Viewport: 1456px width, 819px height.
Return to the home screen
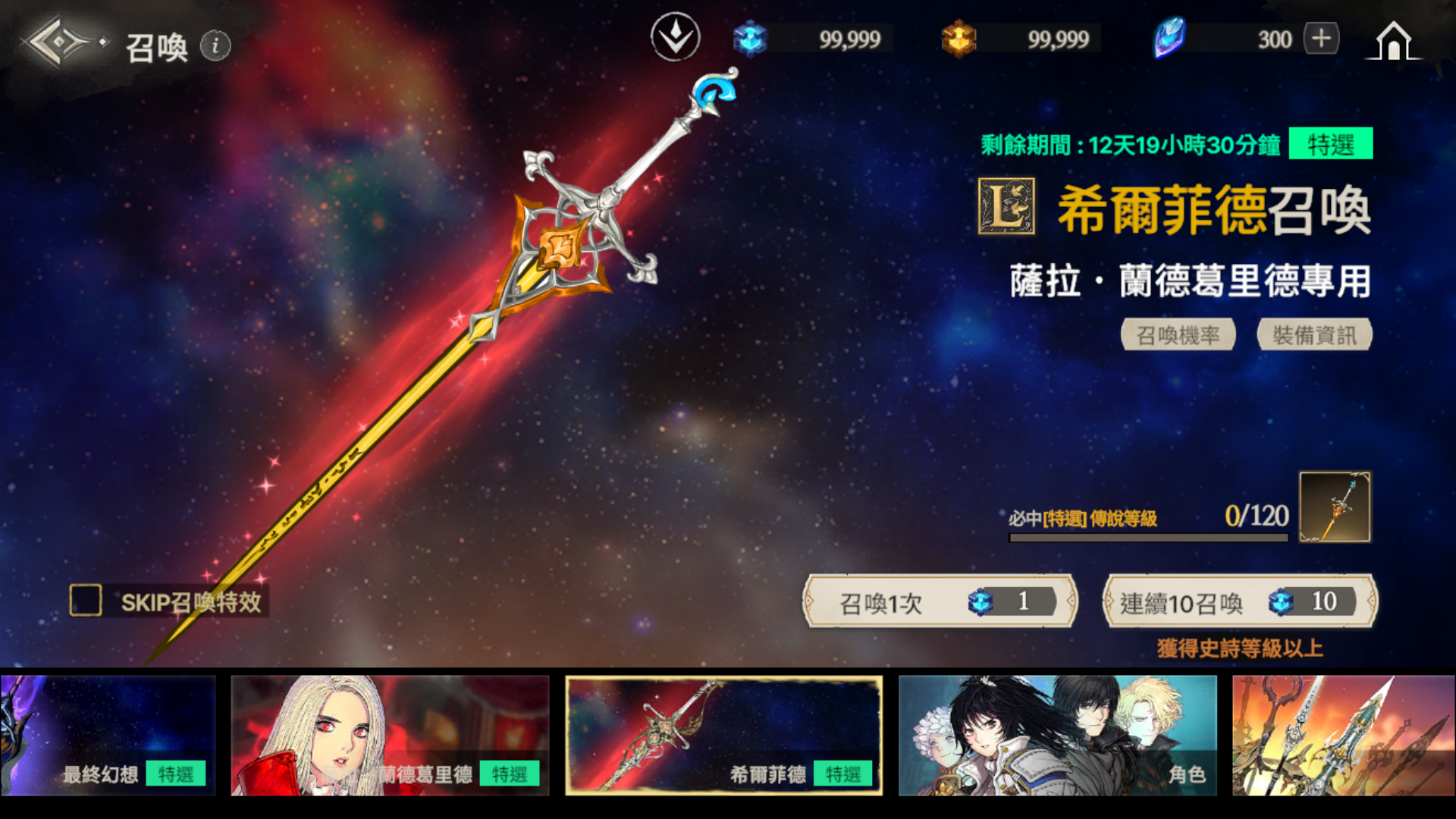[1393, 41]
